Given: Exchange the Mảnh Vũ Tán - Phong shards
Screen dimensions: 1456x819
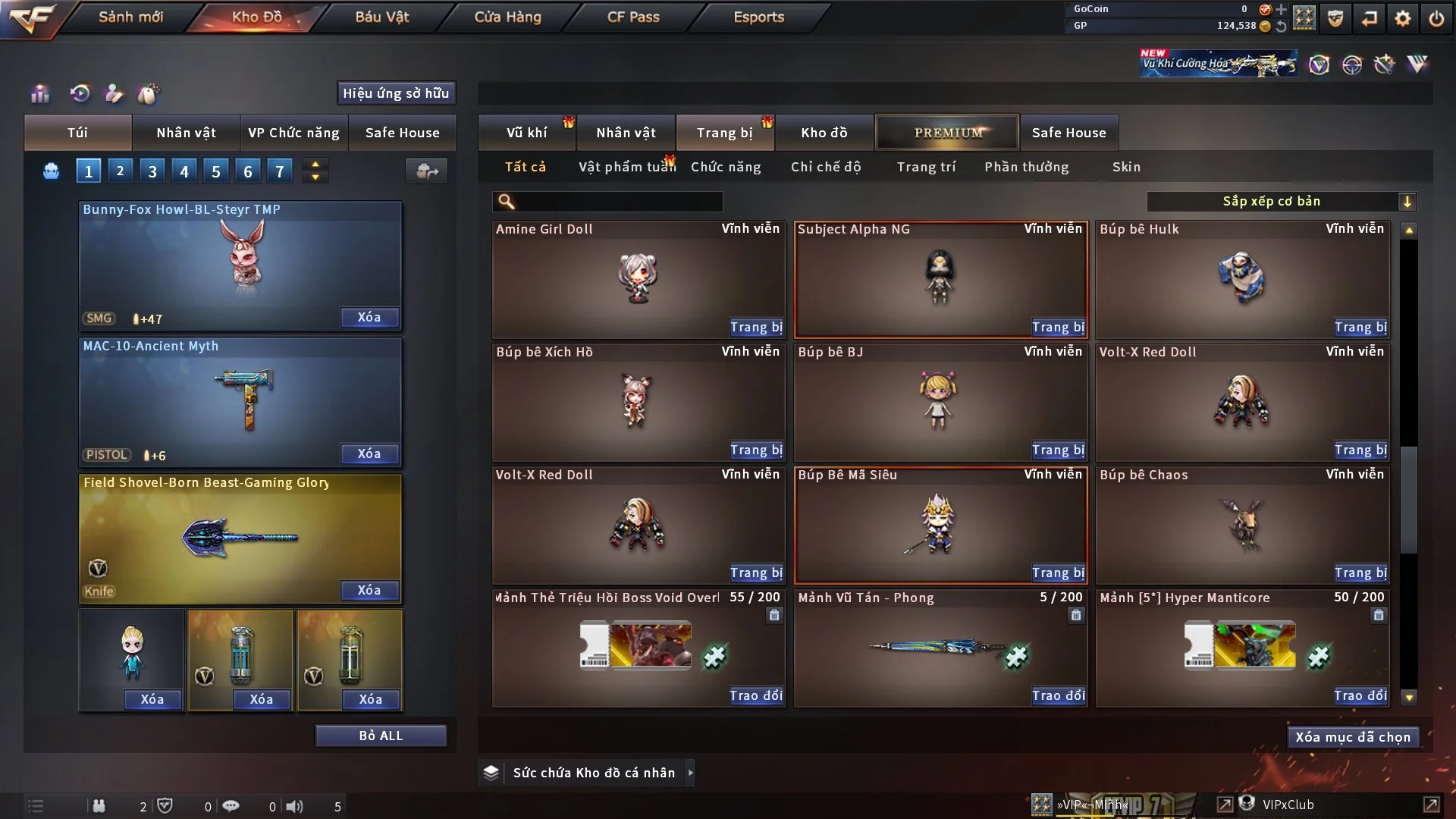Looking at the screenshot, I should [x=1058, y=695].
